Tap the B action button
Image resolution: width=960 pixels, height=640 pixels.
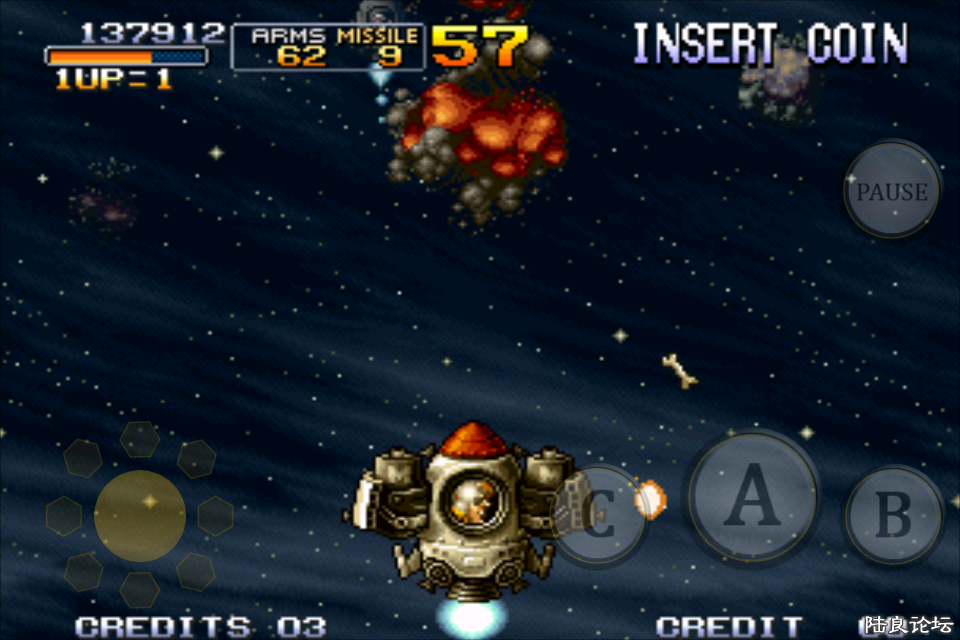point(893,515)
